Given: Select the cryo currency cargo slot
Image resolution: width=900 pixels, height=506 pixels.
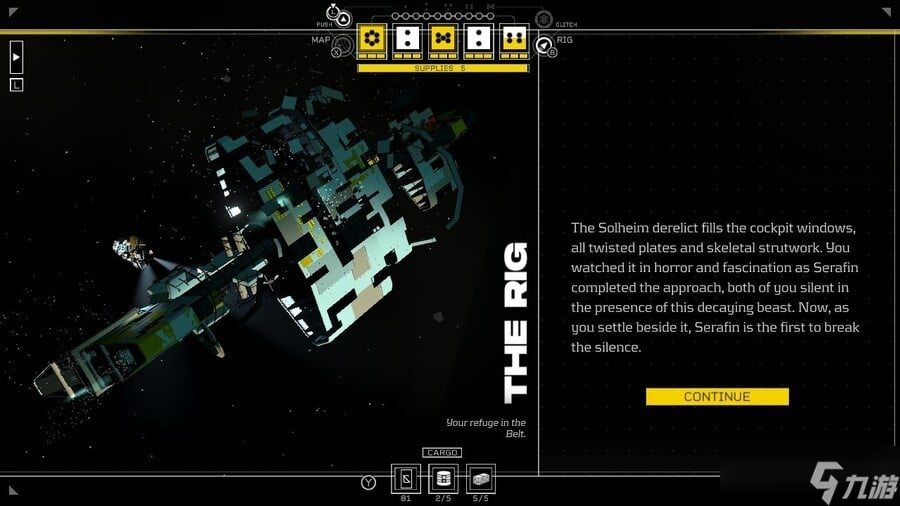Looking at the screenshot, I should pos(406,478).
